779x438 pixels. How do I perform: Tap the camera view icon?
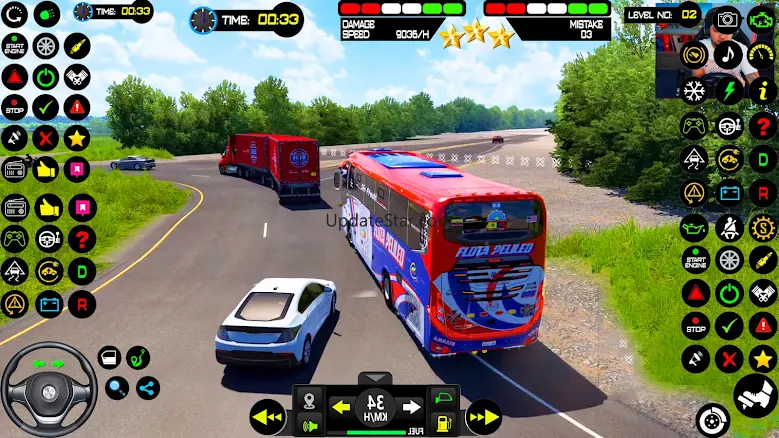727,19
